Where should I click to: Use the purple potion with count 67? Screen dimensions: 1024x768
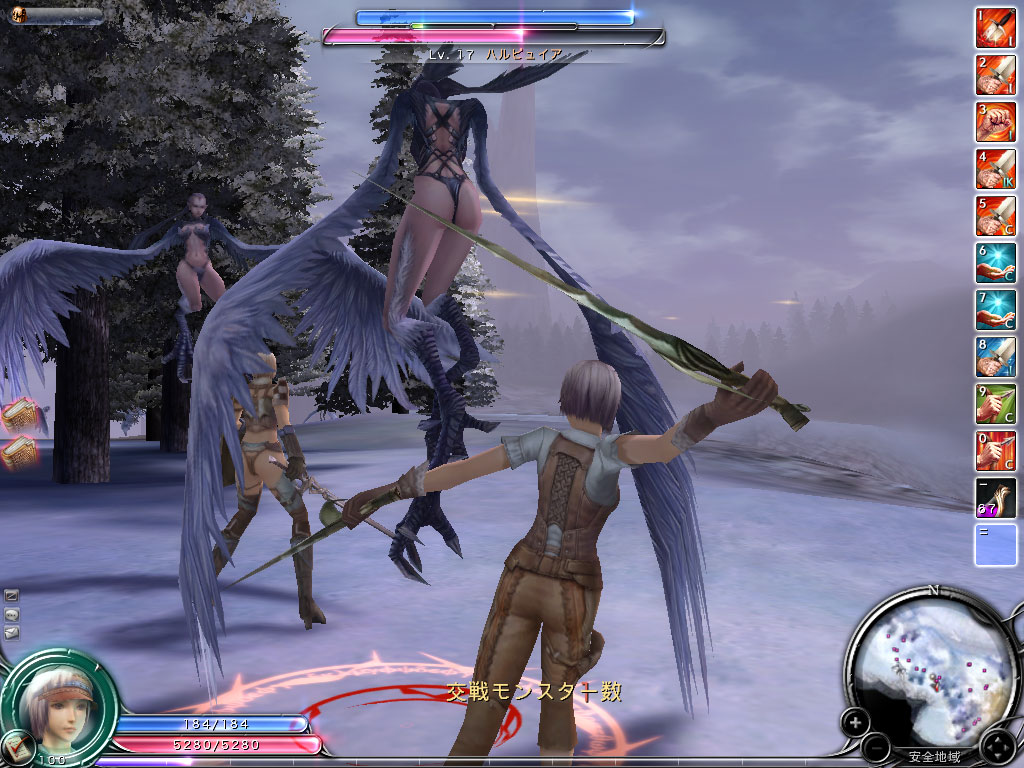[x=995, y=498]
